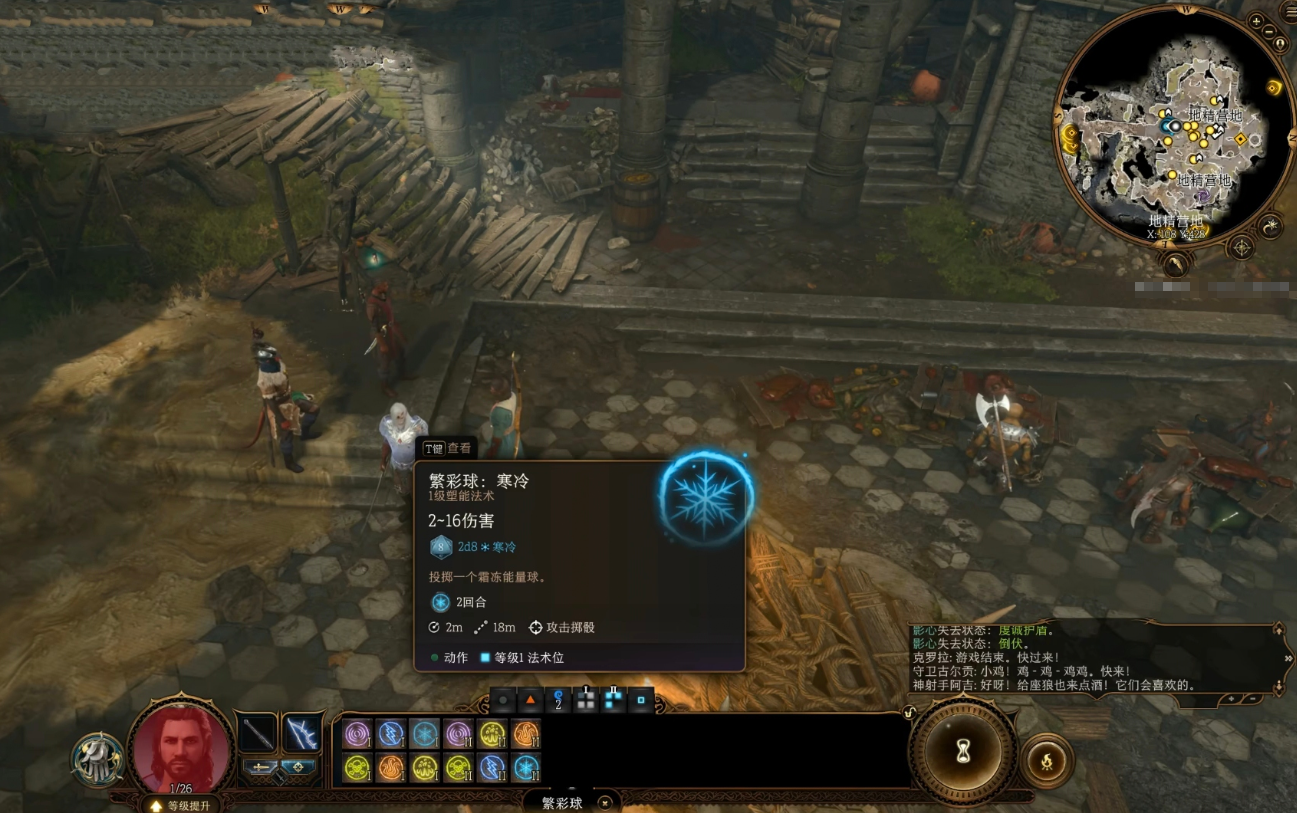Select the lightning bow ranged weapon slot
This screenshot has width=1297, height=813.
(301, 735)
